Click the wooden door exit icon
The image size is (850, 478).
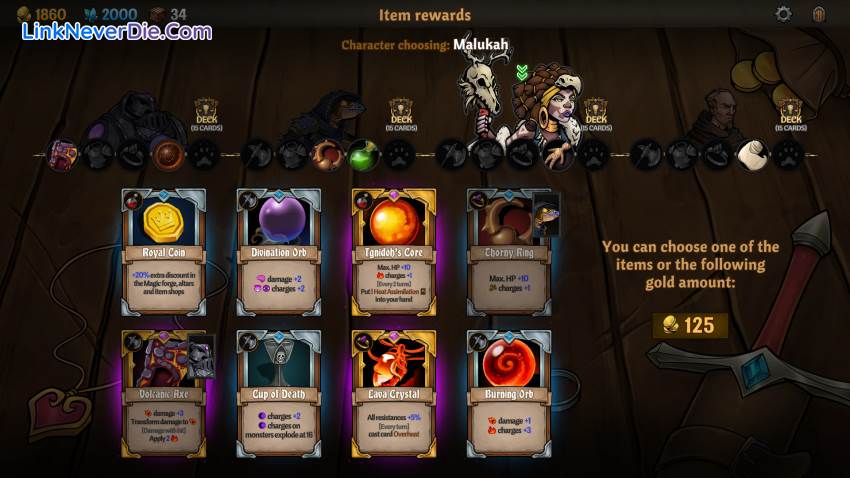[x=819, y=14]
